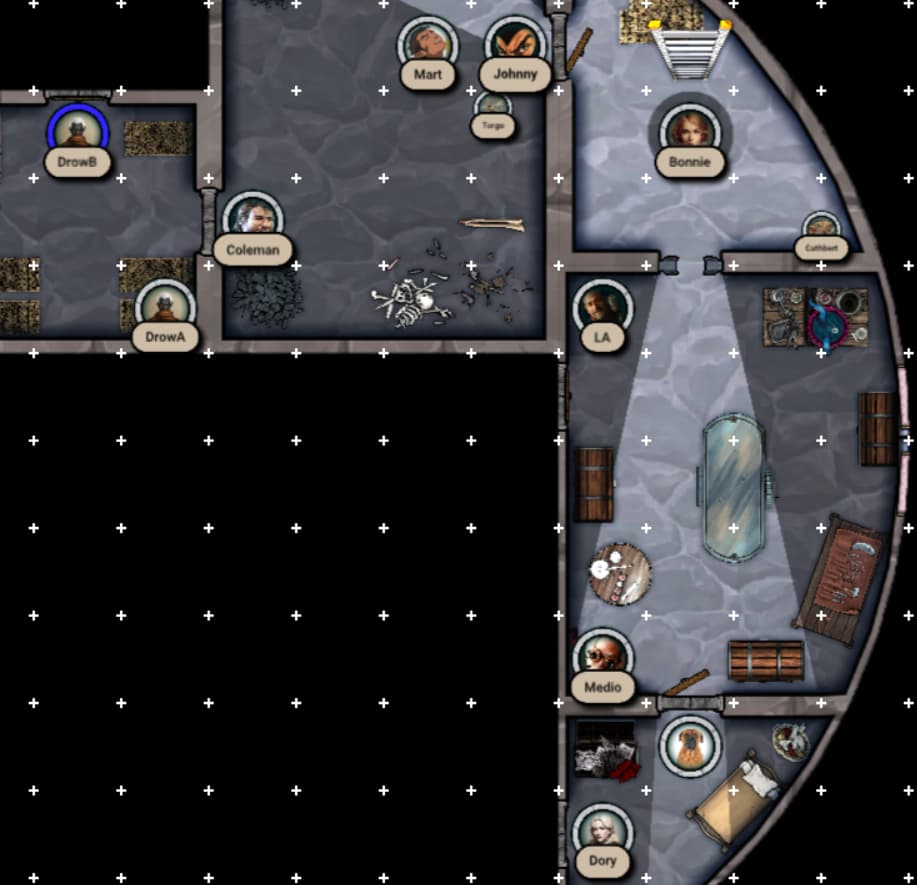Choose the Mart token
This screenshot has width=917, height=885.
tap(427, 45)
